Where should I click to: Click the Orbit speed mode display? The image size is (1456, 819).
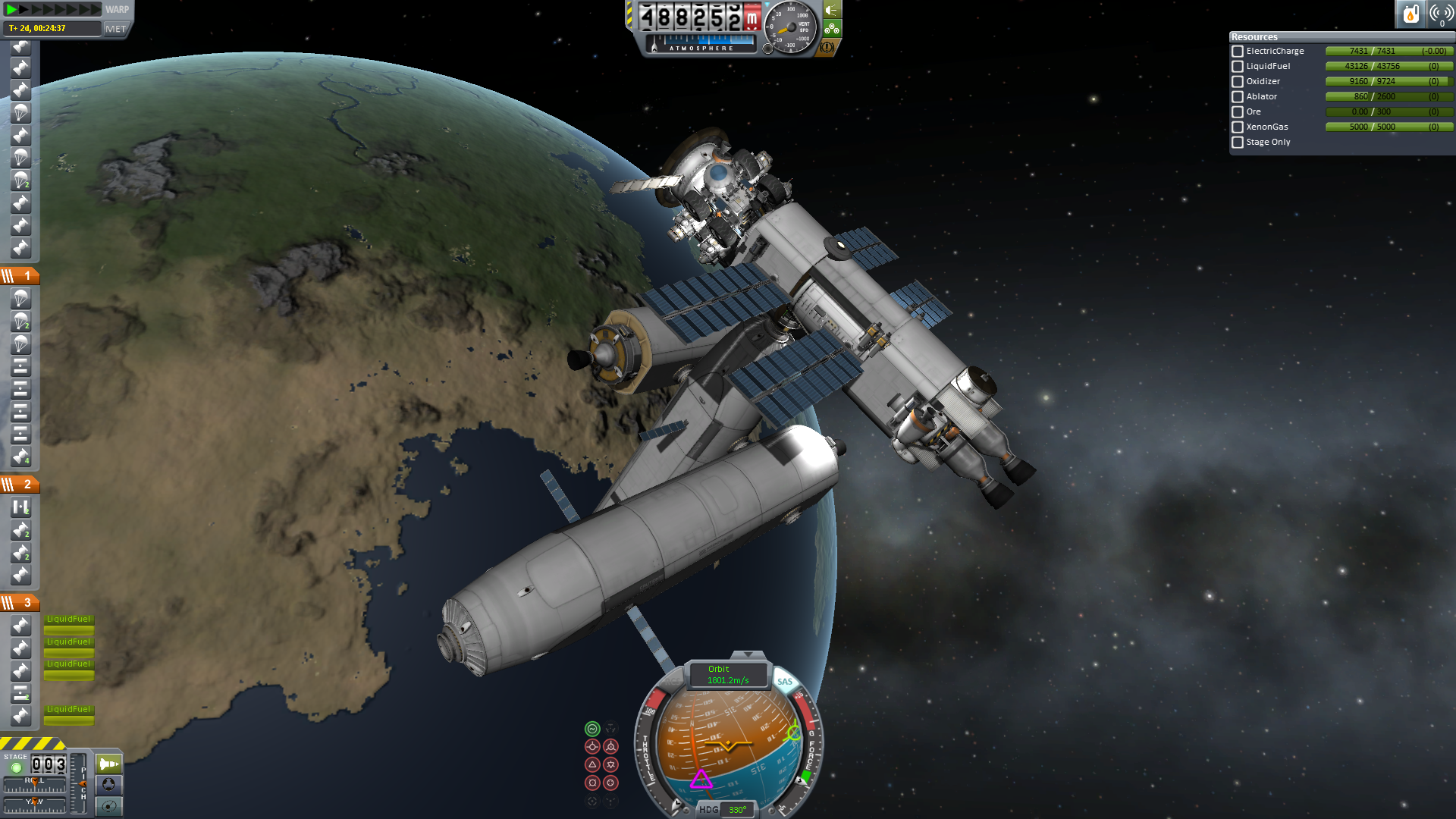coord(727,674)
